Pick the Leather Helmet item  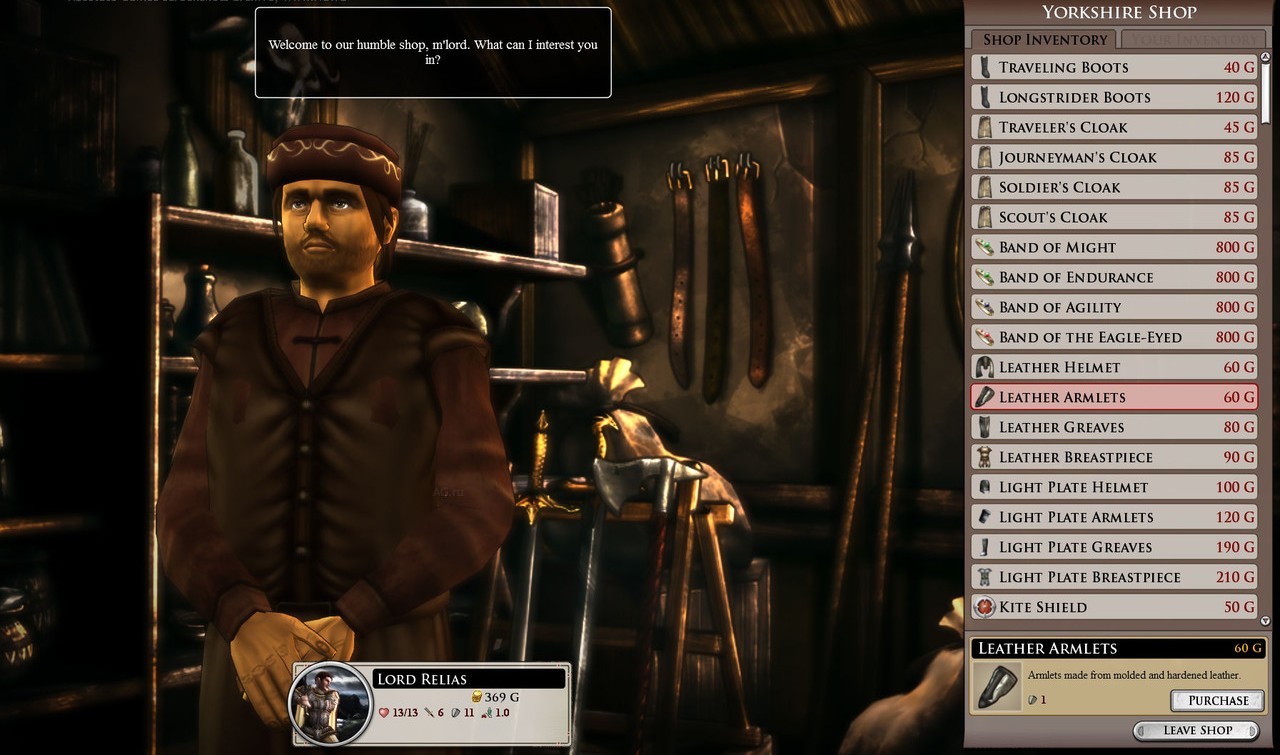(1114, 367)
